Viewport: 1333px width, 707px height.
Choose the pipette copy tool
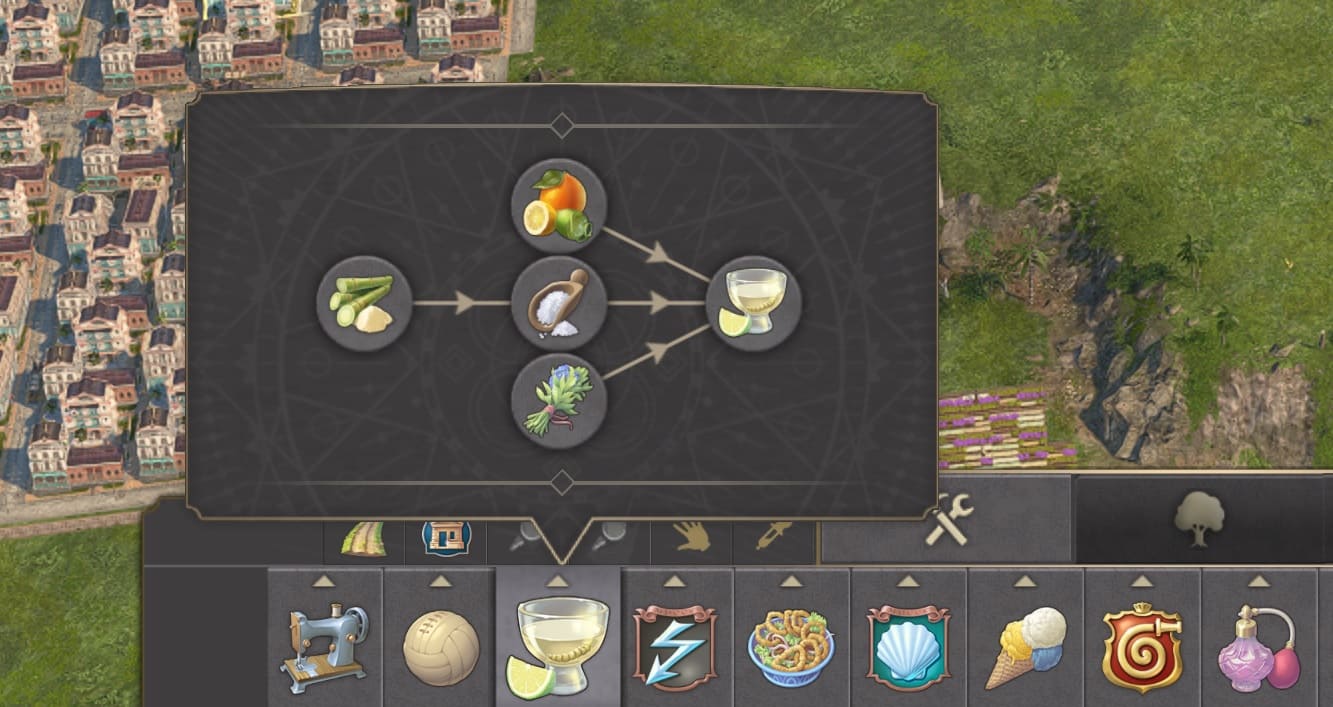774,538
